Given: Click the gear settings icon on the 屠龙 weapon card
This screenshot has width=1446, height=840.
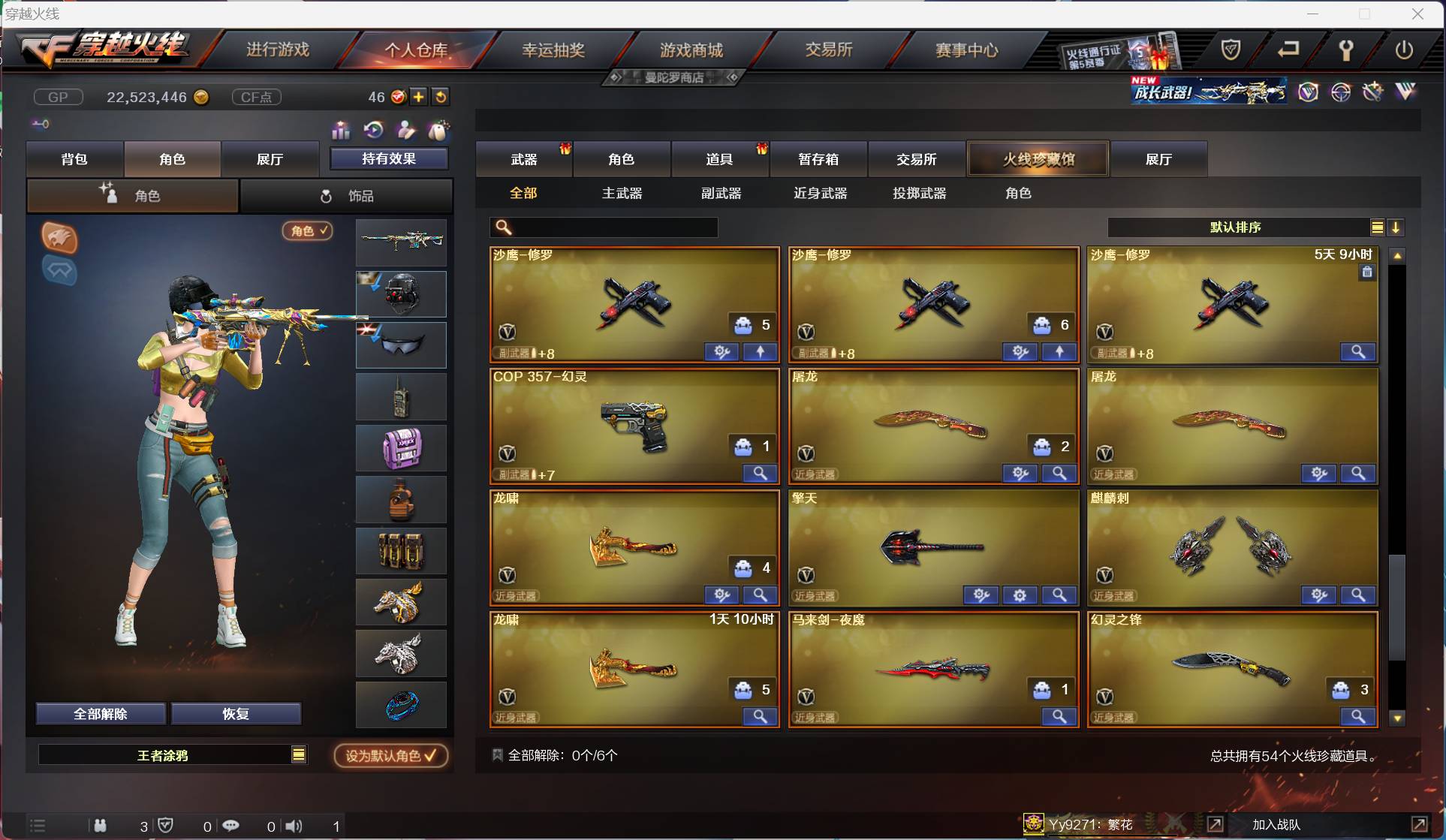Looking at the screenshot, I should [x=1019, y=474].
